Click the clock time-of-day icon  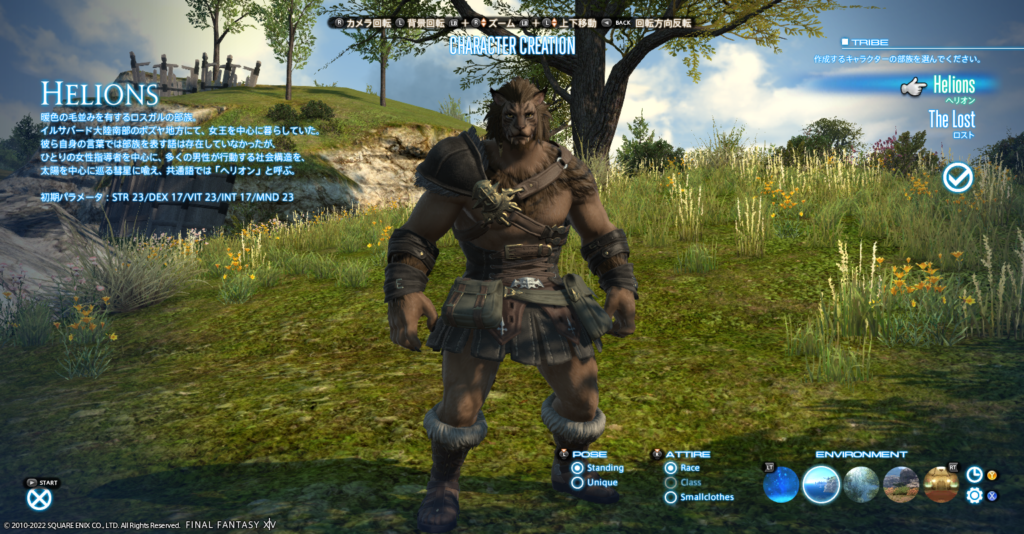(974, 475)
